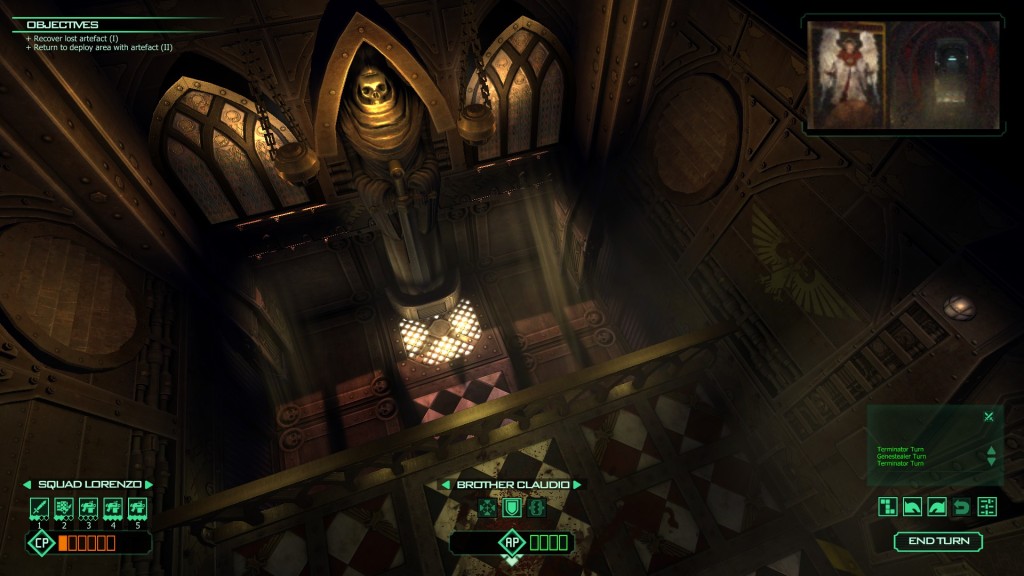
Task: Undo the last action
Action: [962, 507]
